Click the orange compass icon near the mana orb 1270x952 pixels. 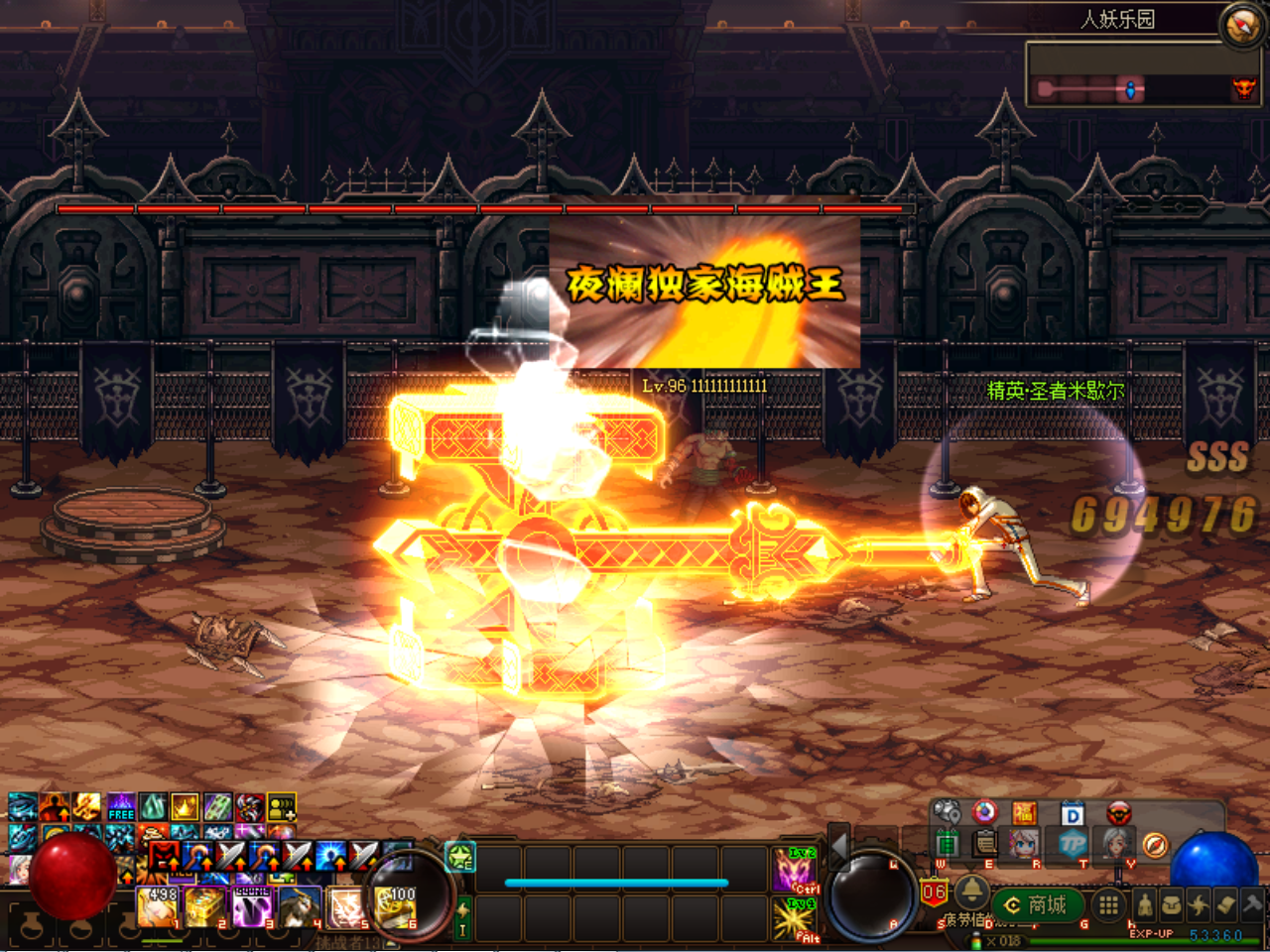[1155, 845]
